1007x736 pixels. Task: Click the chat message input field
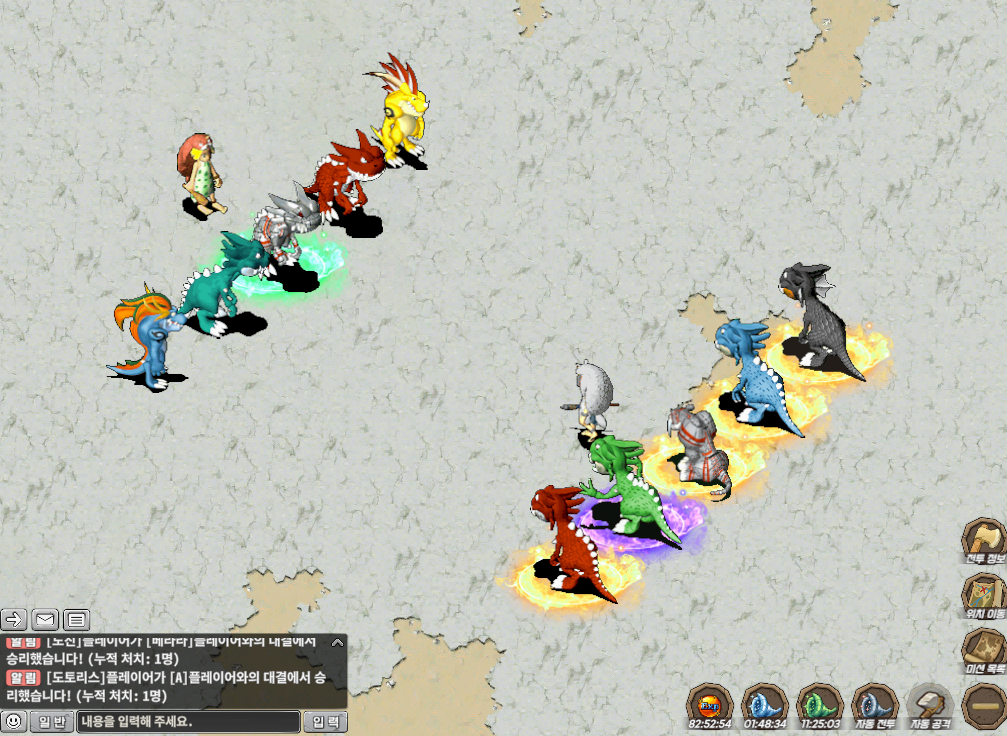[x=188, y=721]
